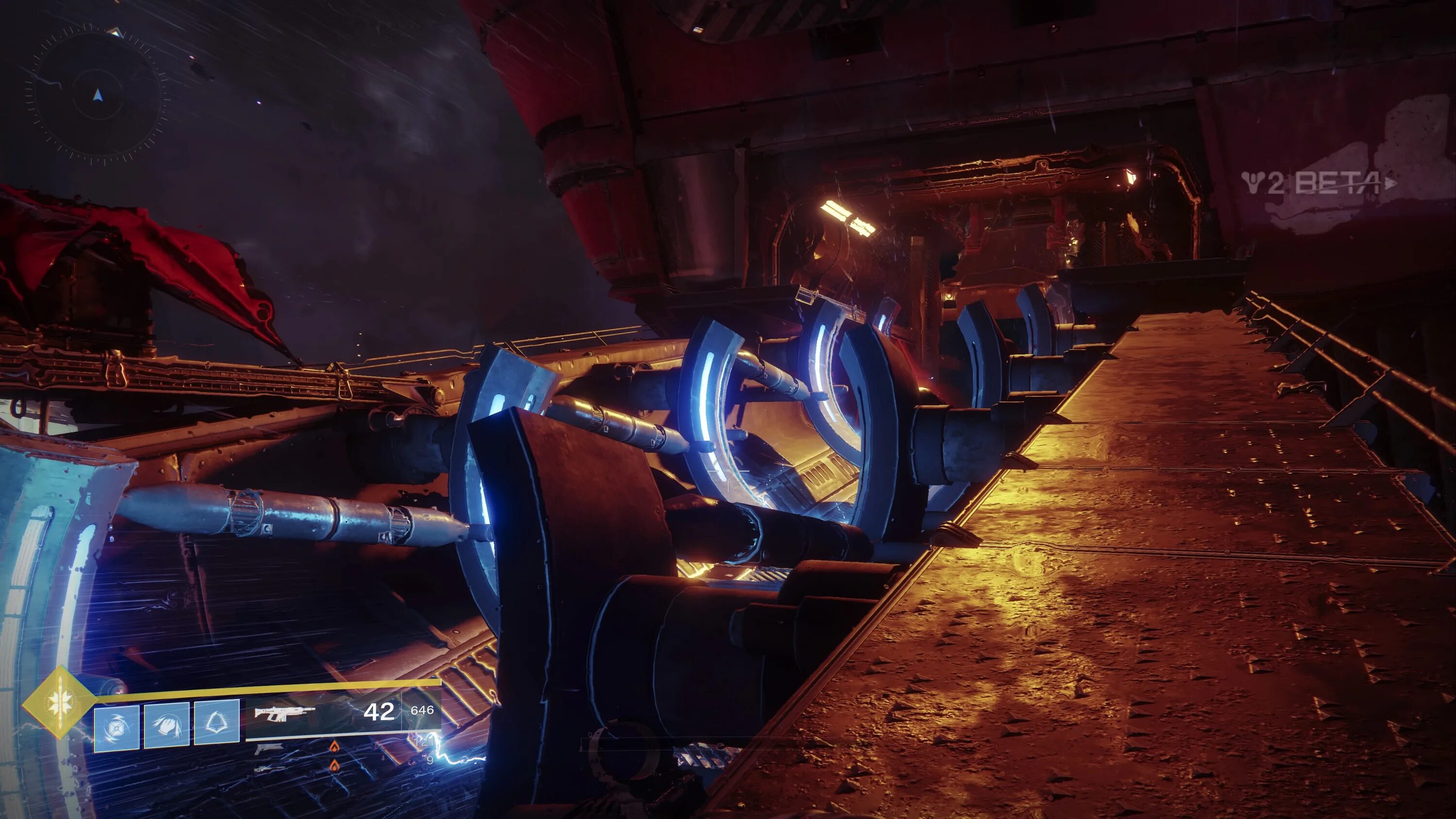The image size is (1456, 819).
Task: Activate the golden diamond super ability icon
Action: (58, 703)
